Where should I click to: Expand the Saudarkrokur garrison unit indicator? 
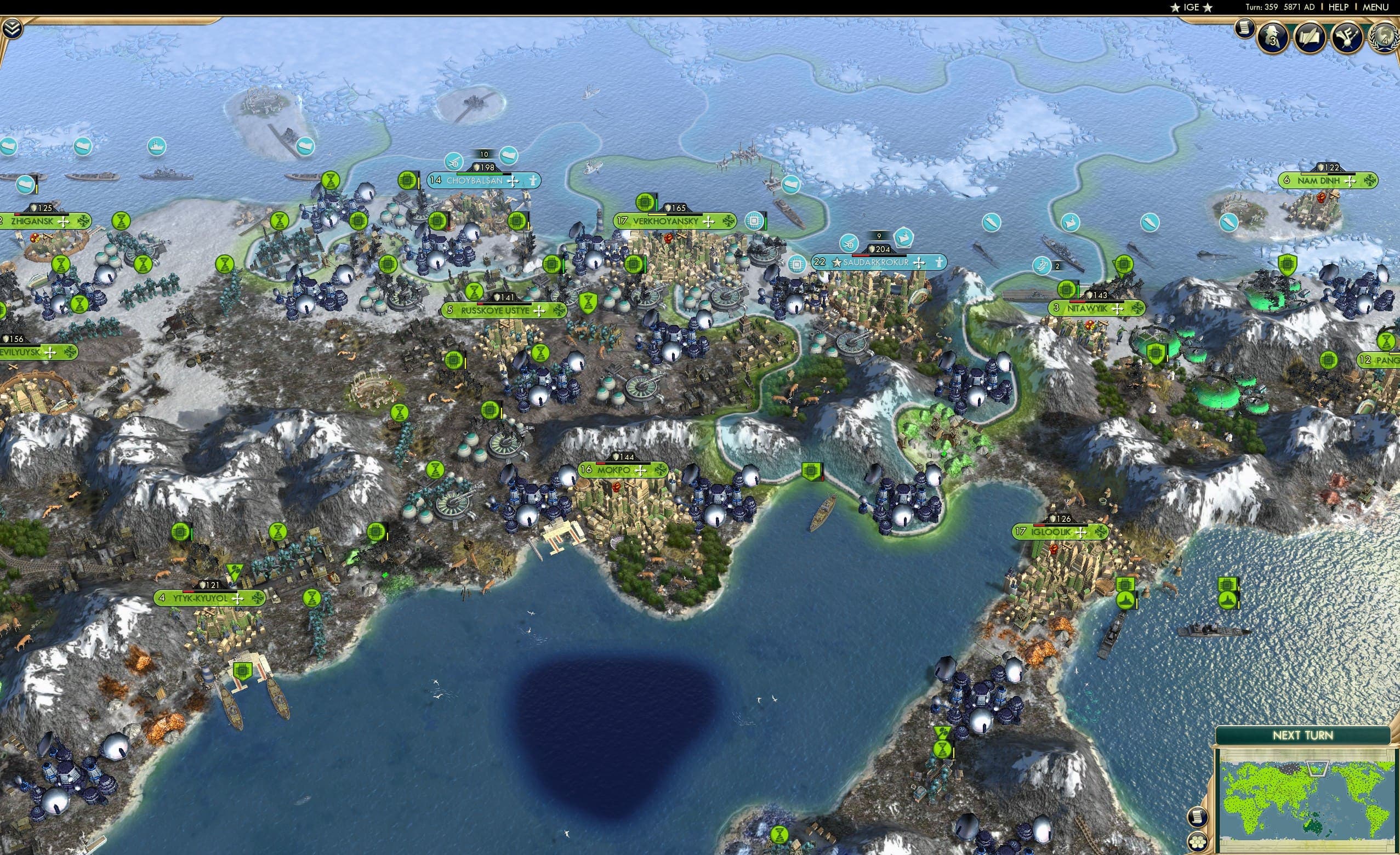click(903, 238)
